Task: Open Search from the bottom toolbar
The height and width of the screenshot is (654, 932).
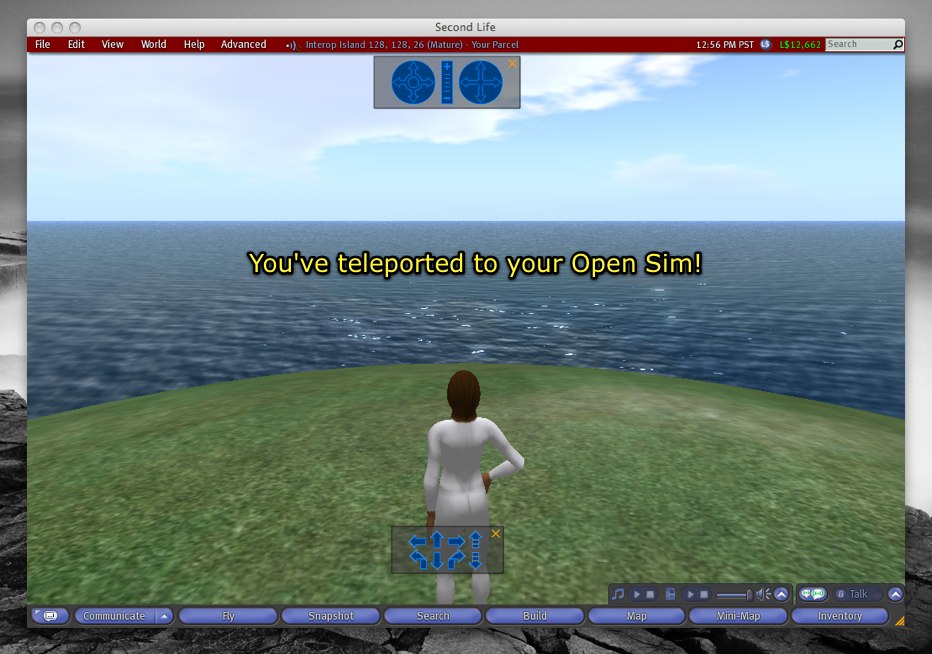Action: [433, 616]
